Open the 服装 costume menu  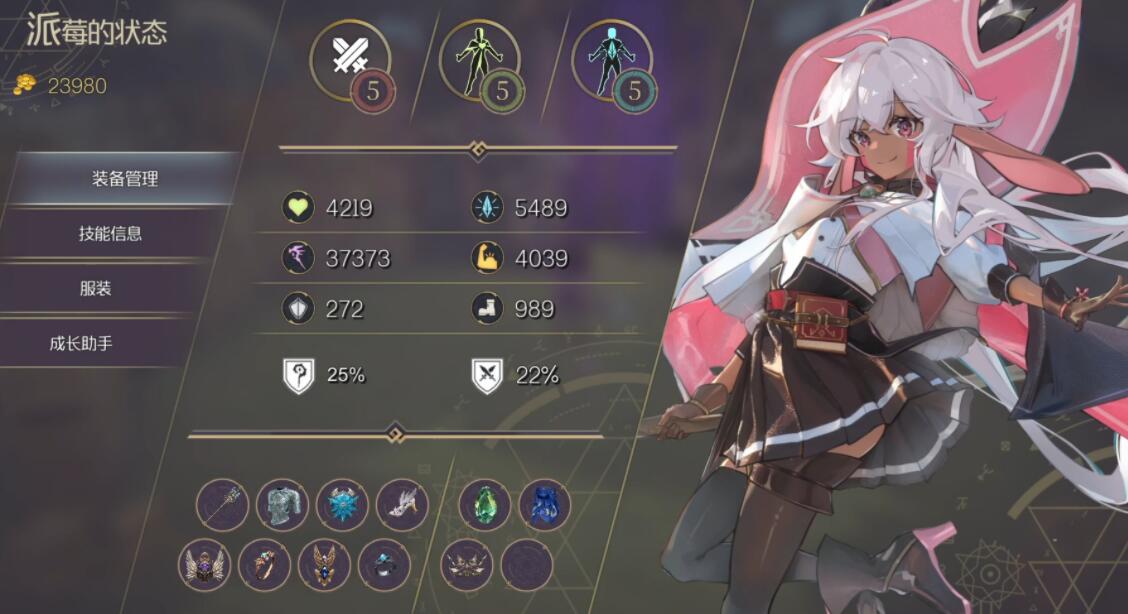click(x=95, y=289)
